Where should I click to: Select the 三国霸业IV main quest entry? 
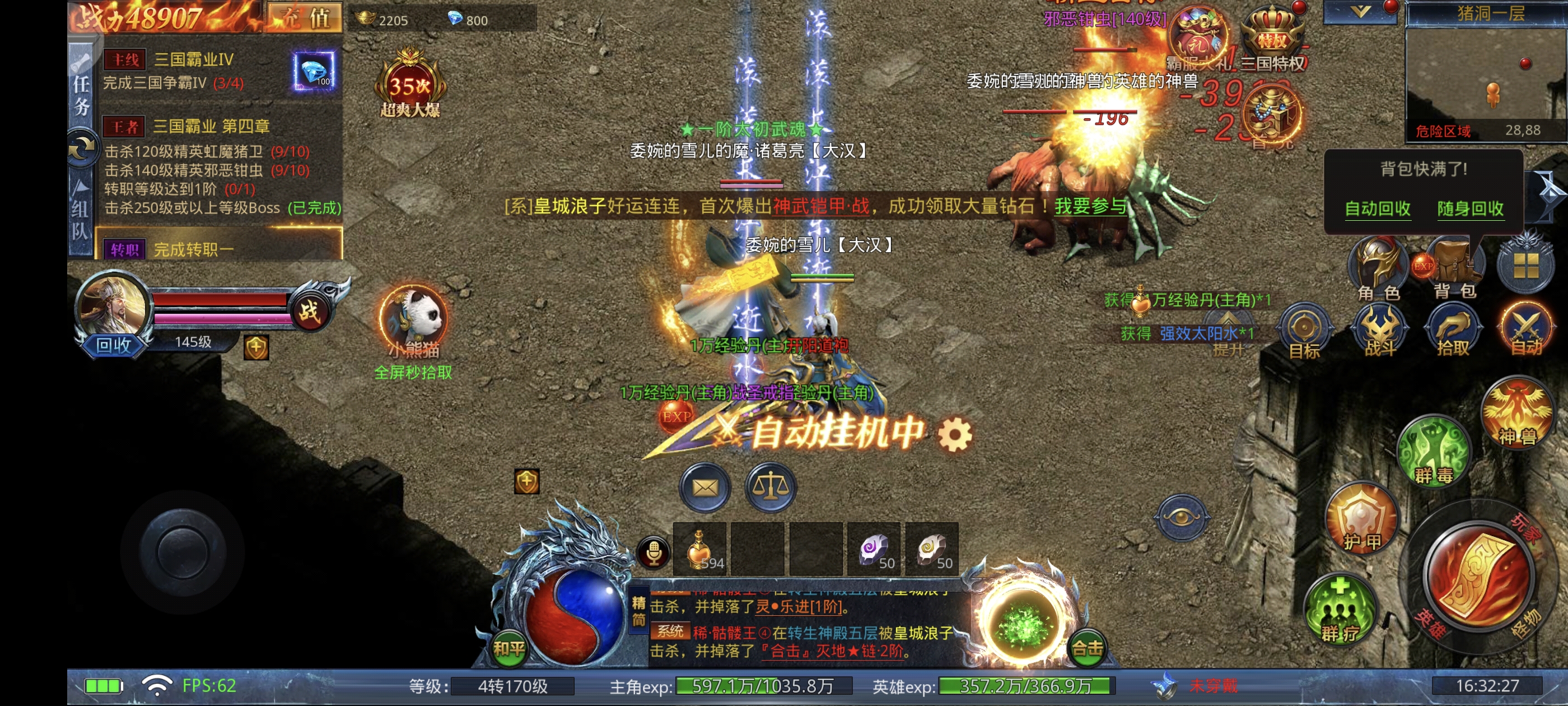194,60
